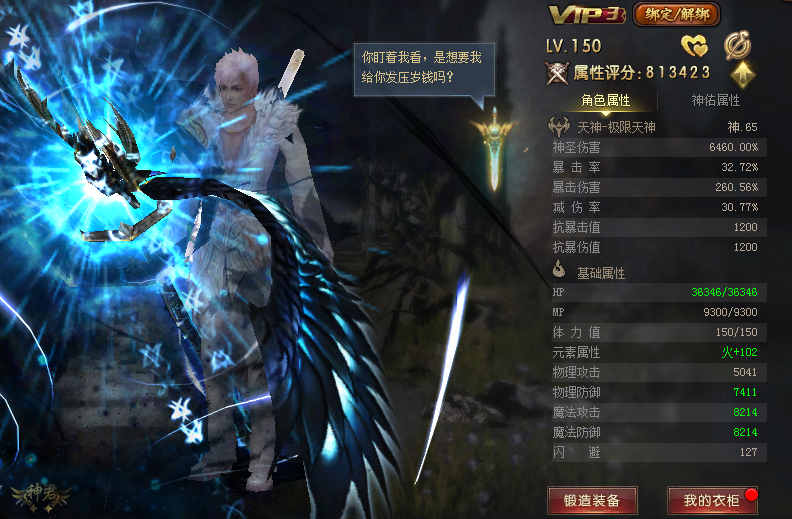
Task: Select the golden double hearts icon
Action: pos(694,46)
